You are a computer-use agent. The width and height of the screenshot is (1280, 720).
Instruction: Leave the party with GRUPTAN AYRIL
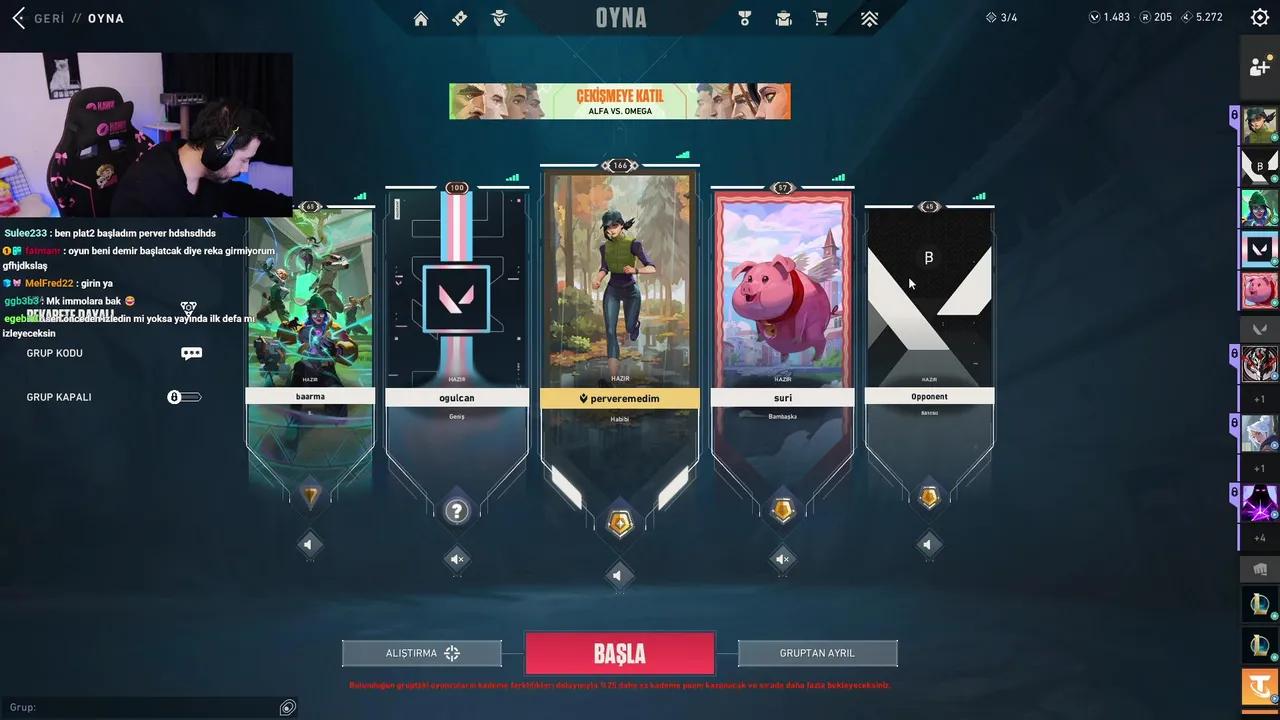817,652
